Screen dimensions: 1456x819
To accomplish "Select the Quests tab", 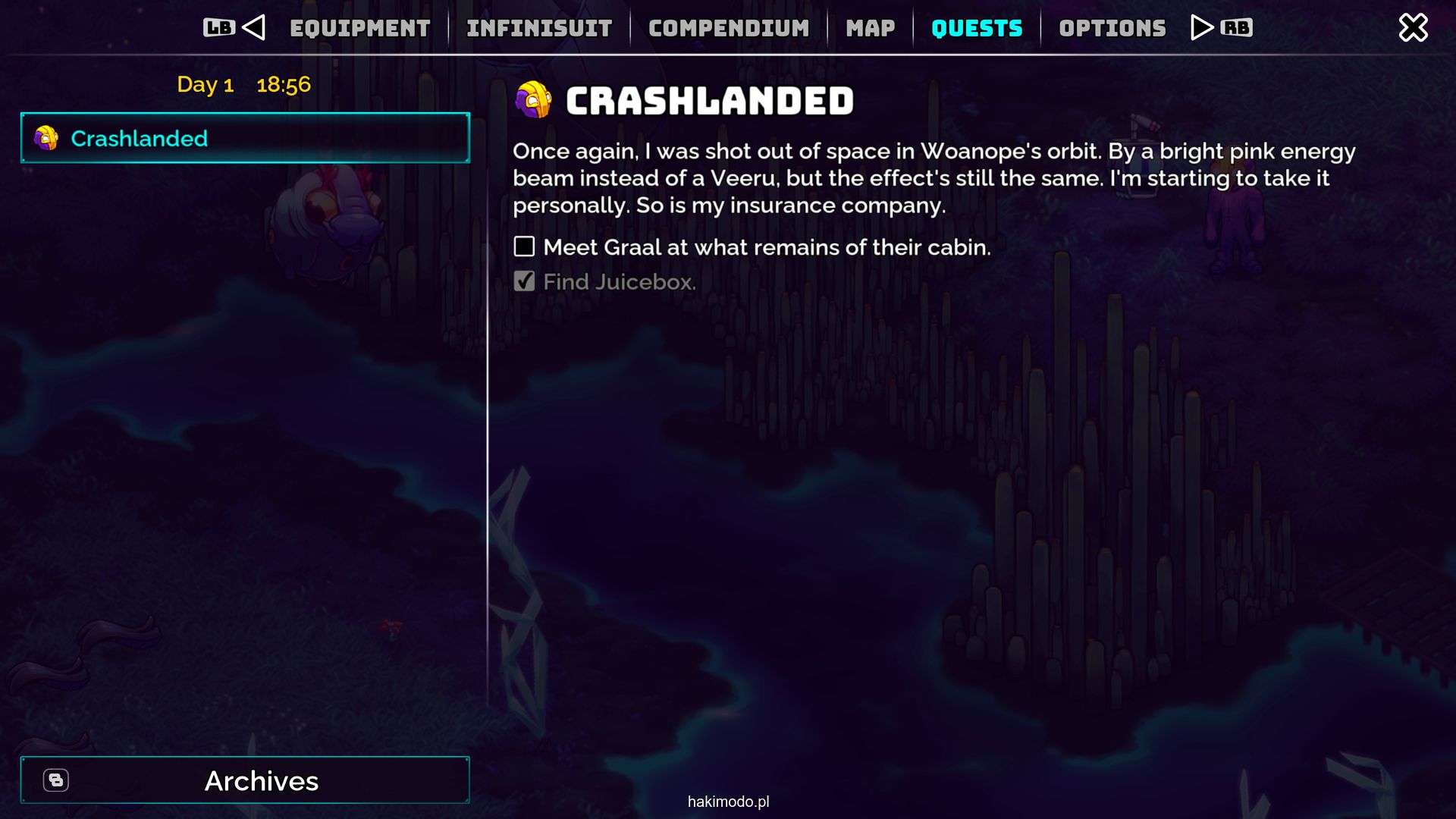I will (977, 29).
